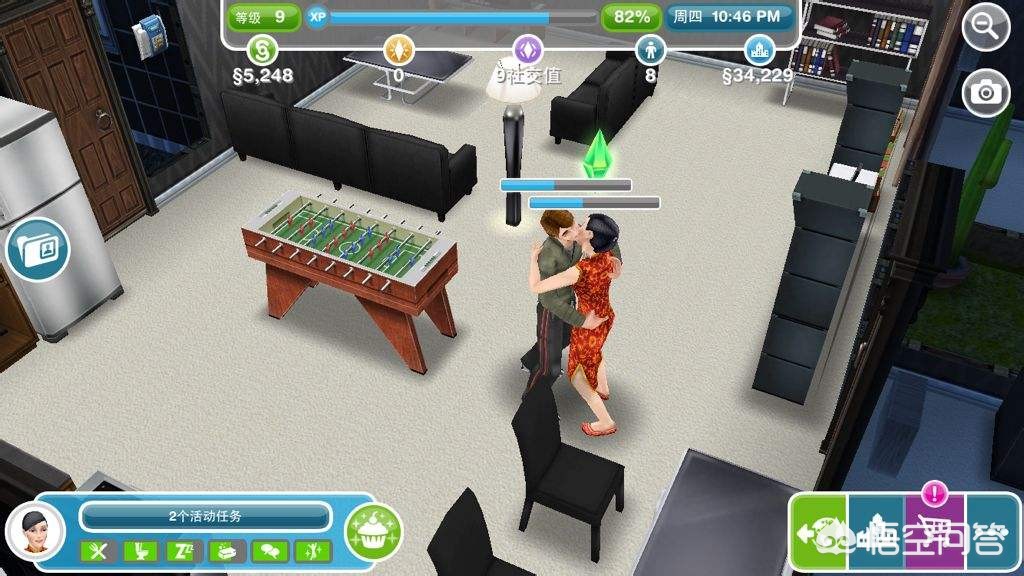Image resolution: width=1024 pixels, height=576 pixels.
Task: Take a snapshot with the camera button
Action: (986, 92)
